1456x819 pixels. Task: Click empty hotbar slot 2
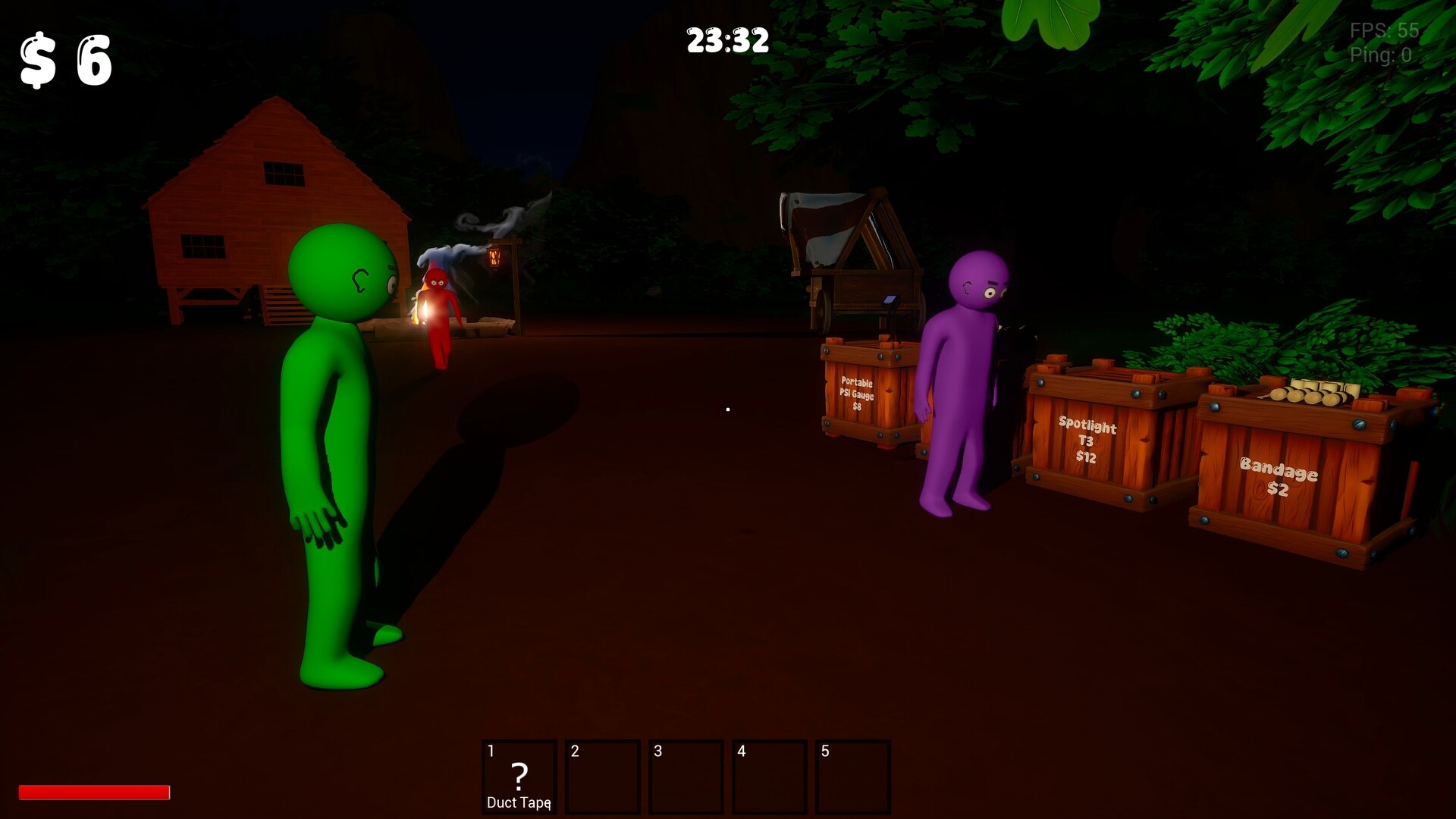point(603,777)
